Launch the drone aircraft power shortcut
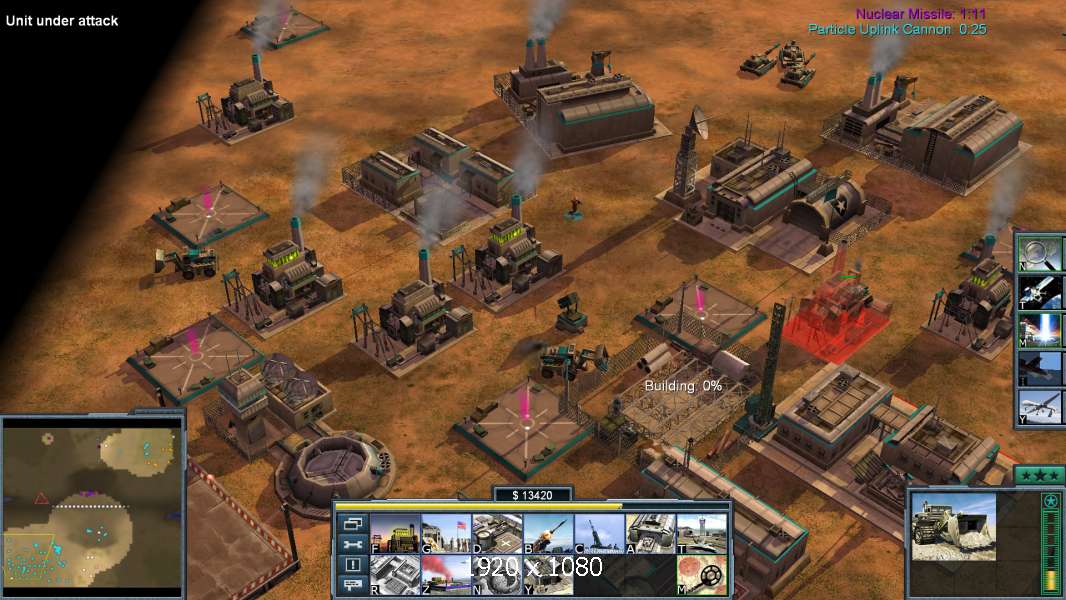 [x=1040, y=406]
